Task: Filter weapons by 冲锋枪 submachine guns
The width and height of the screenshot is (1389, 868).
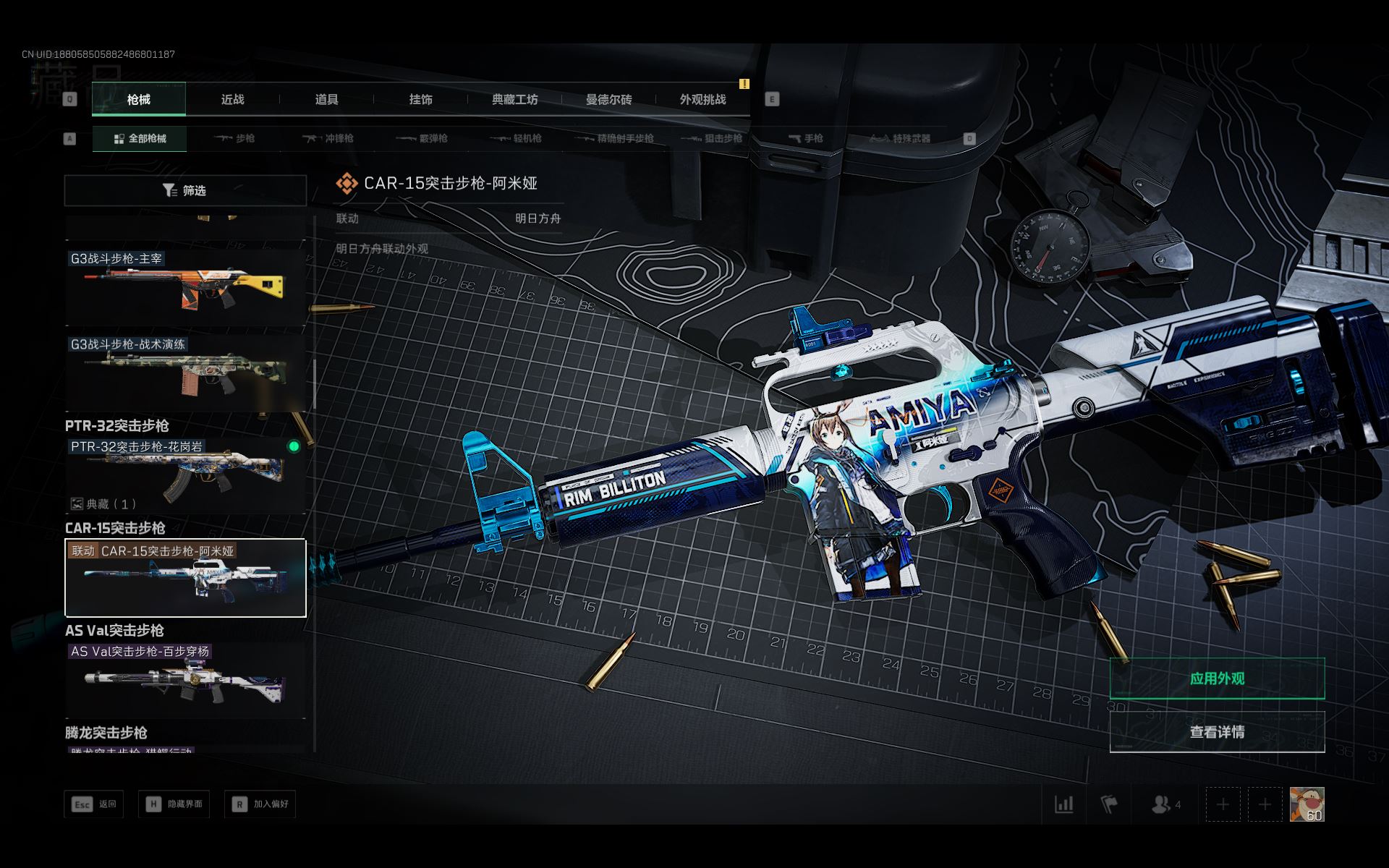Action: [328, 138]
